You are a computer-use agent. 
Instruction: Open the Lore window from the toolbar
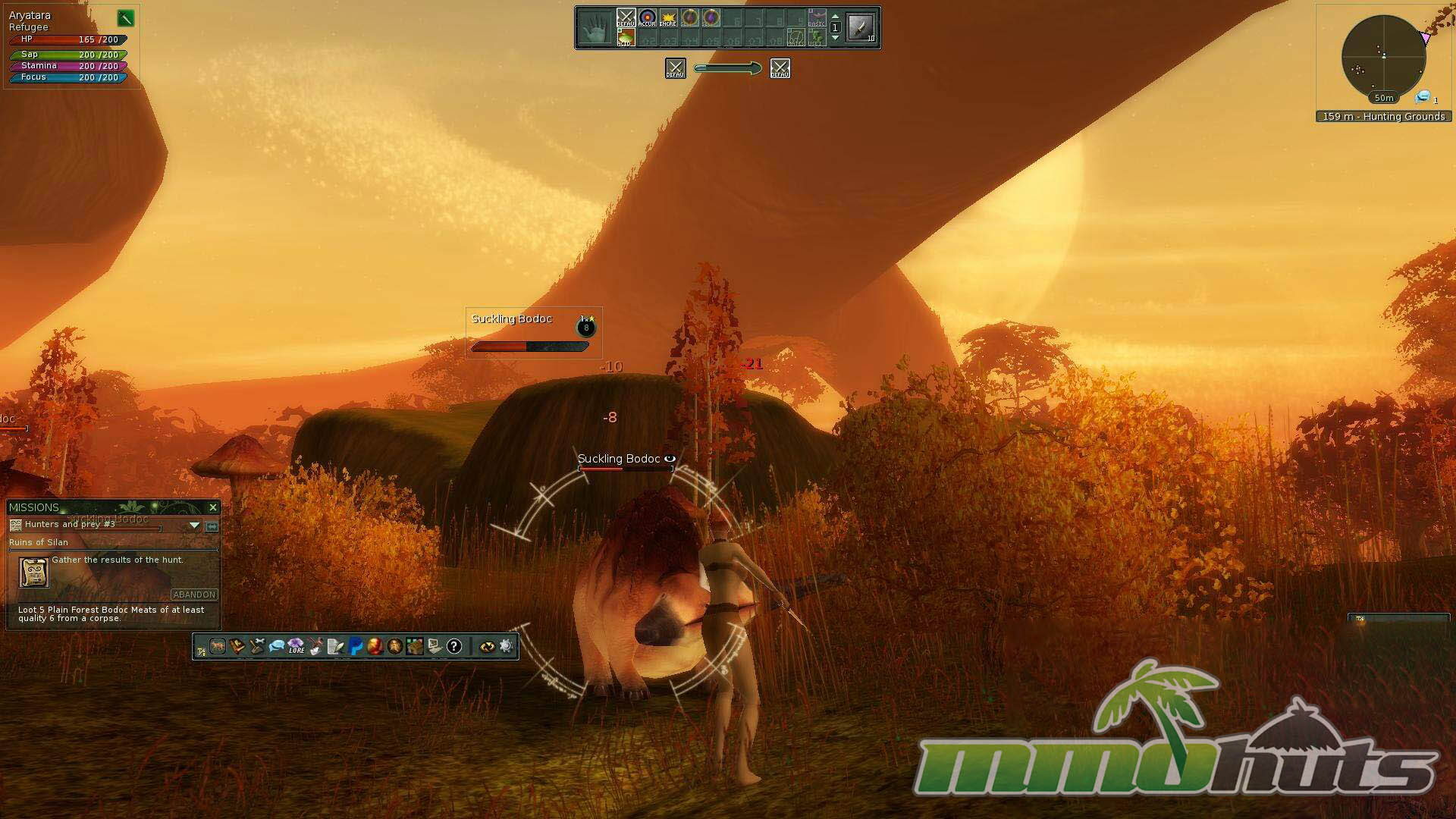[296, 646]
